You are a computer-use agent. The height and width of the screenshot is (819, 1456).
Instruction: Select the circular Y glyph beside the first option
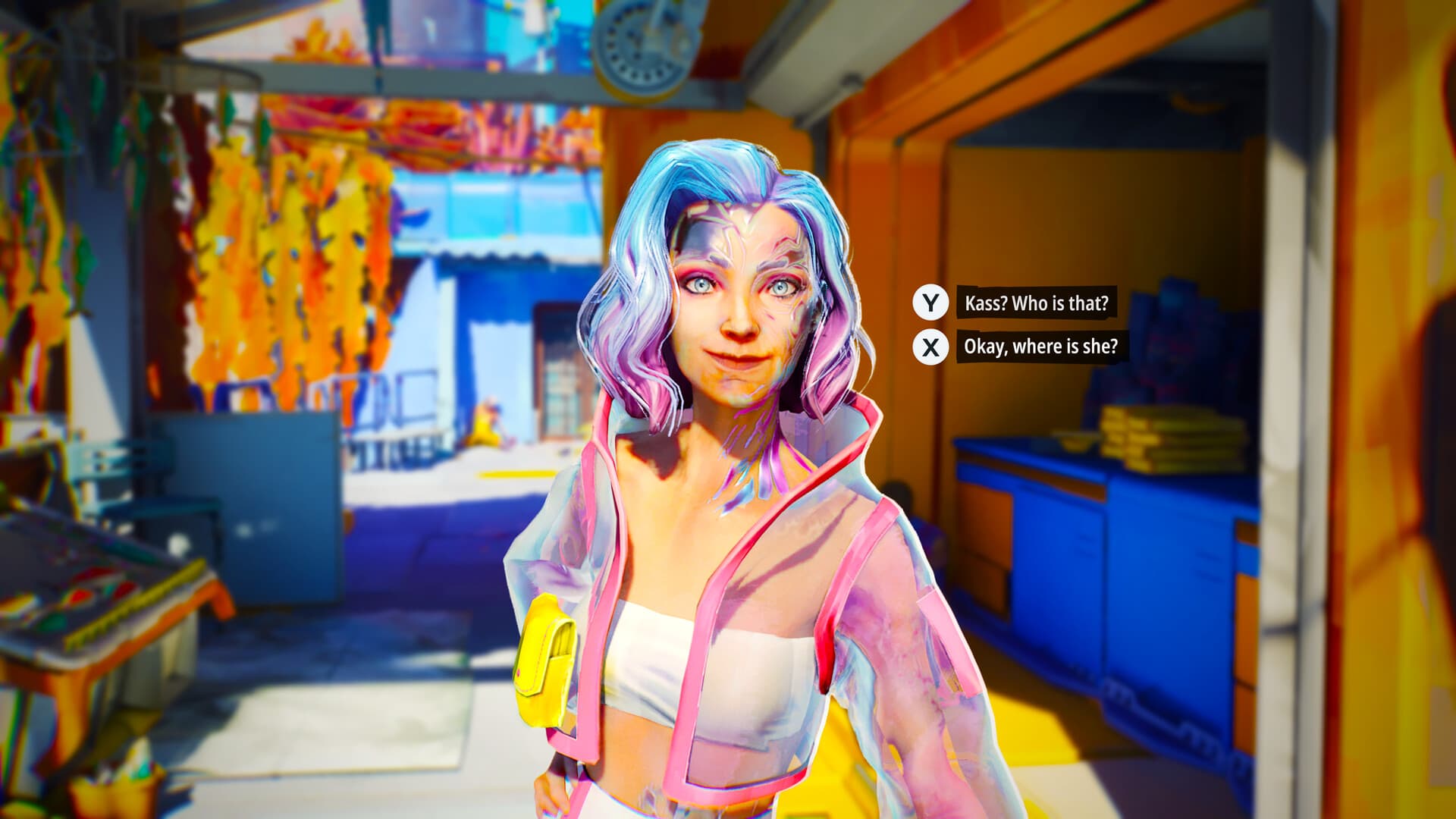pos(931,302)
